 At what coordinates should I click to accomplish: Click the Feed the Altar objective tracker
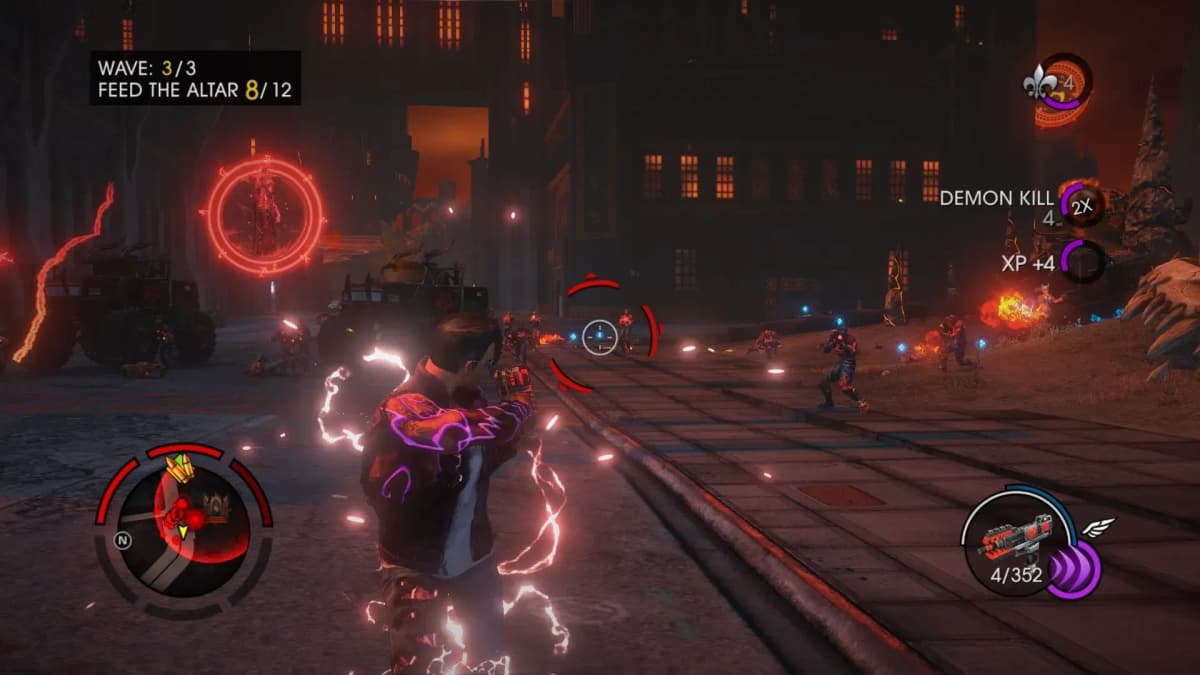195,91
